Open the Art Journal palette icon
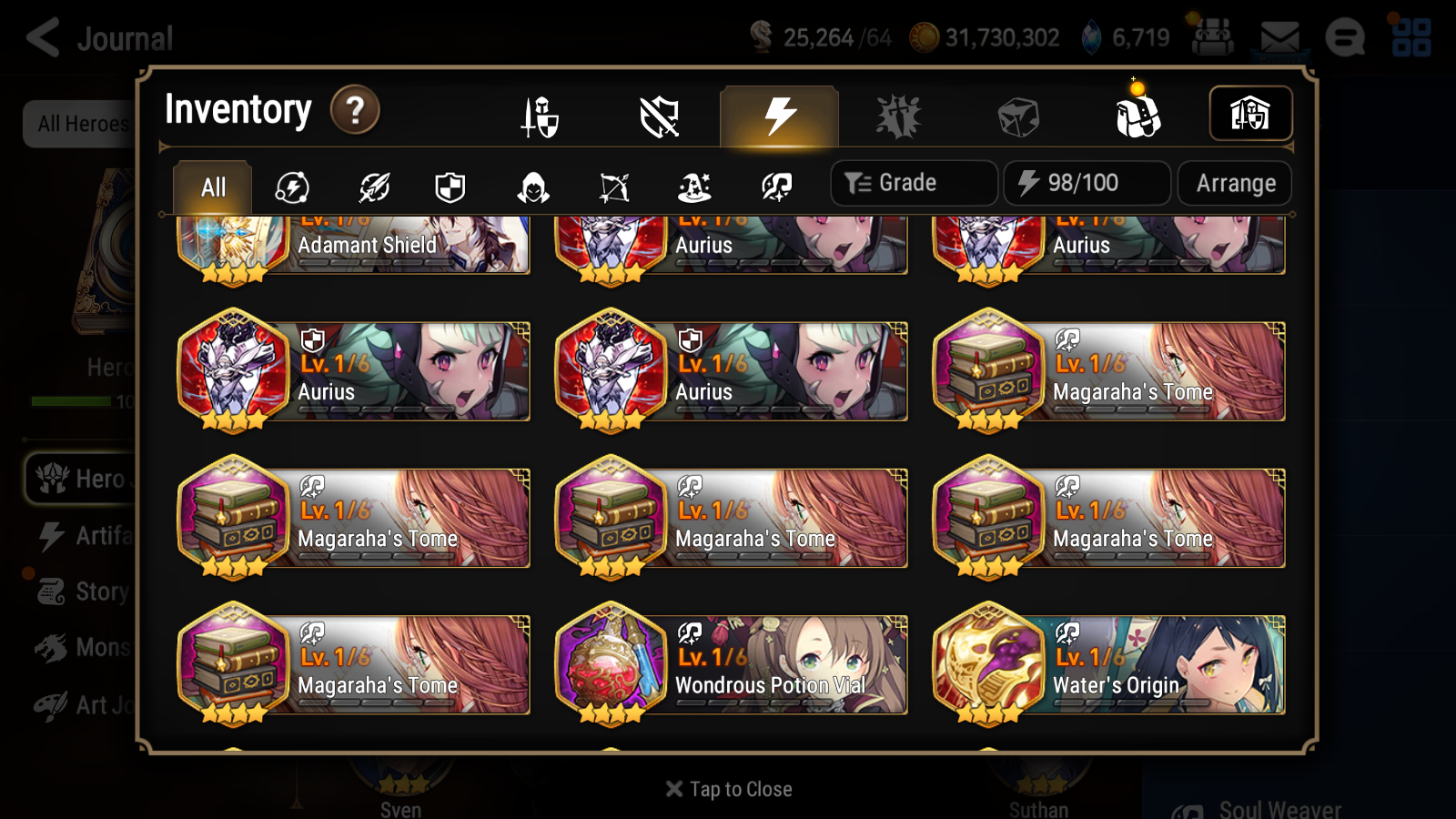This screenshot has height=819, width=1456. [52, 703]
